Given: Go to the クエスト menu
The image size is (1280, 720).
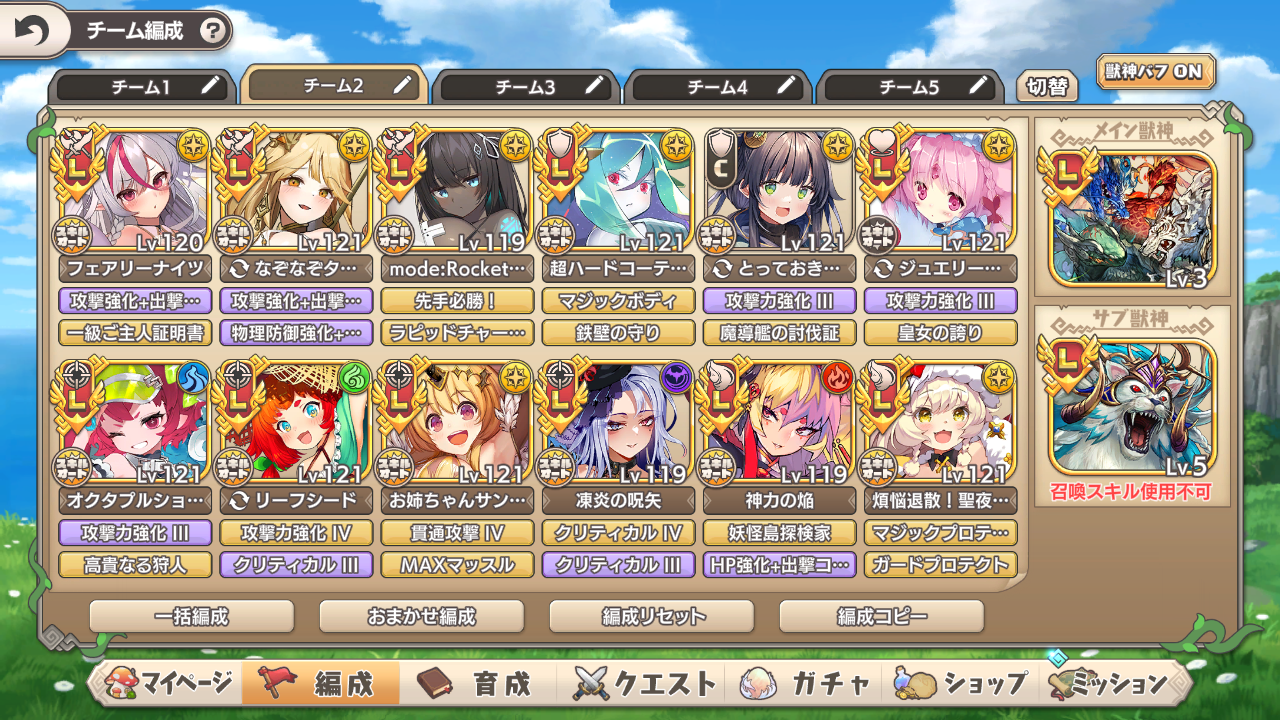Looking at the screenshot, I should tap(645, 684).
